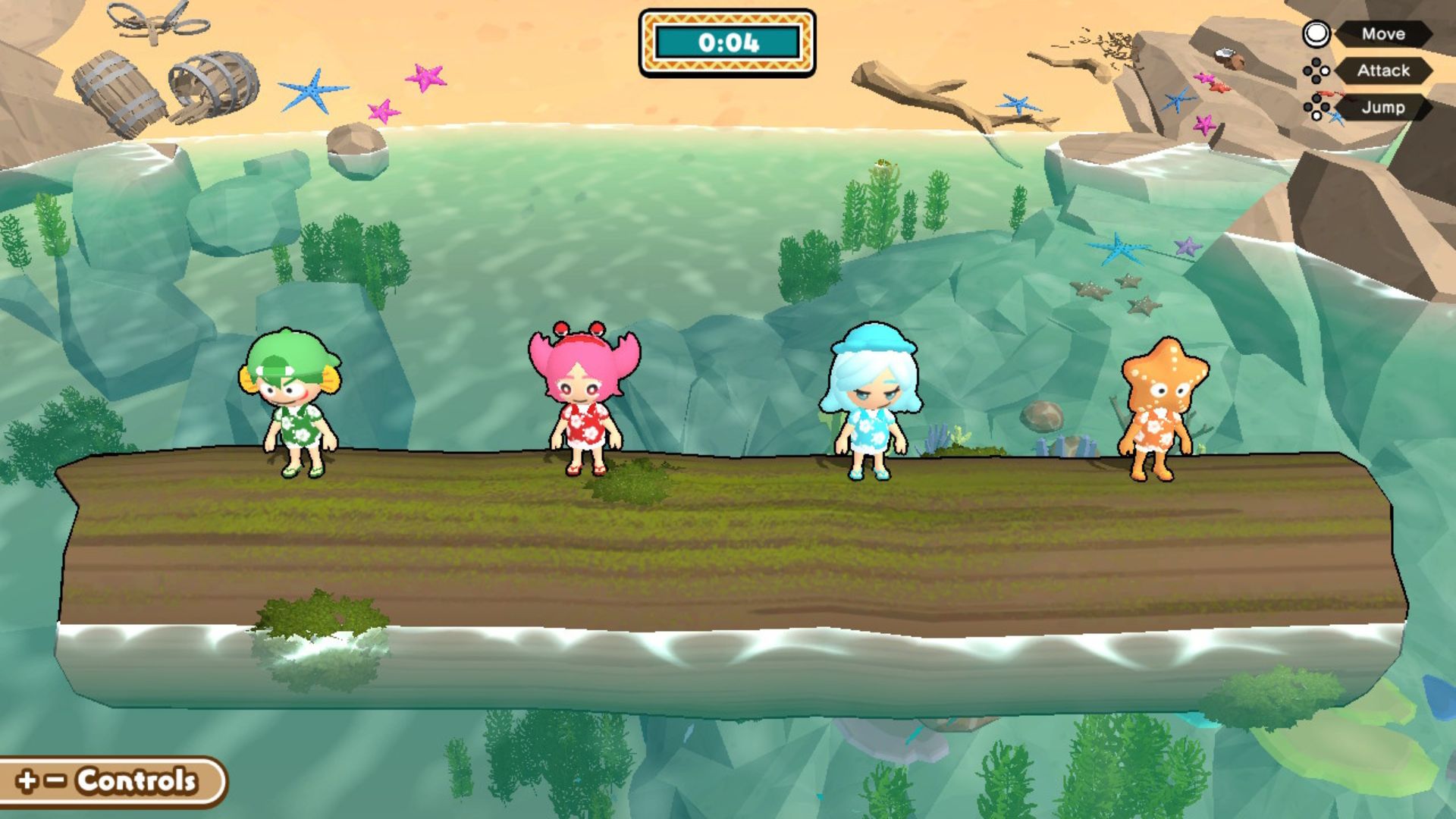Click the 0:04 match timer display

(730, 43)
